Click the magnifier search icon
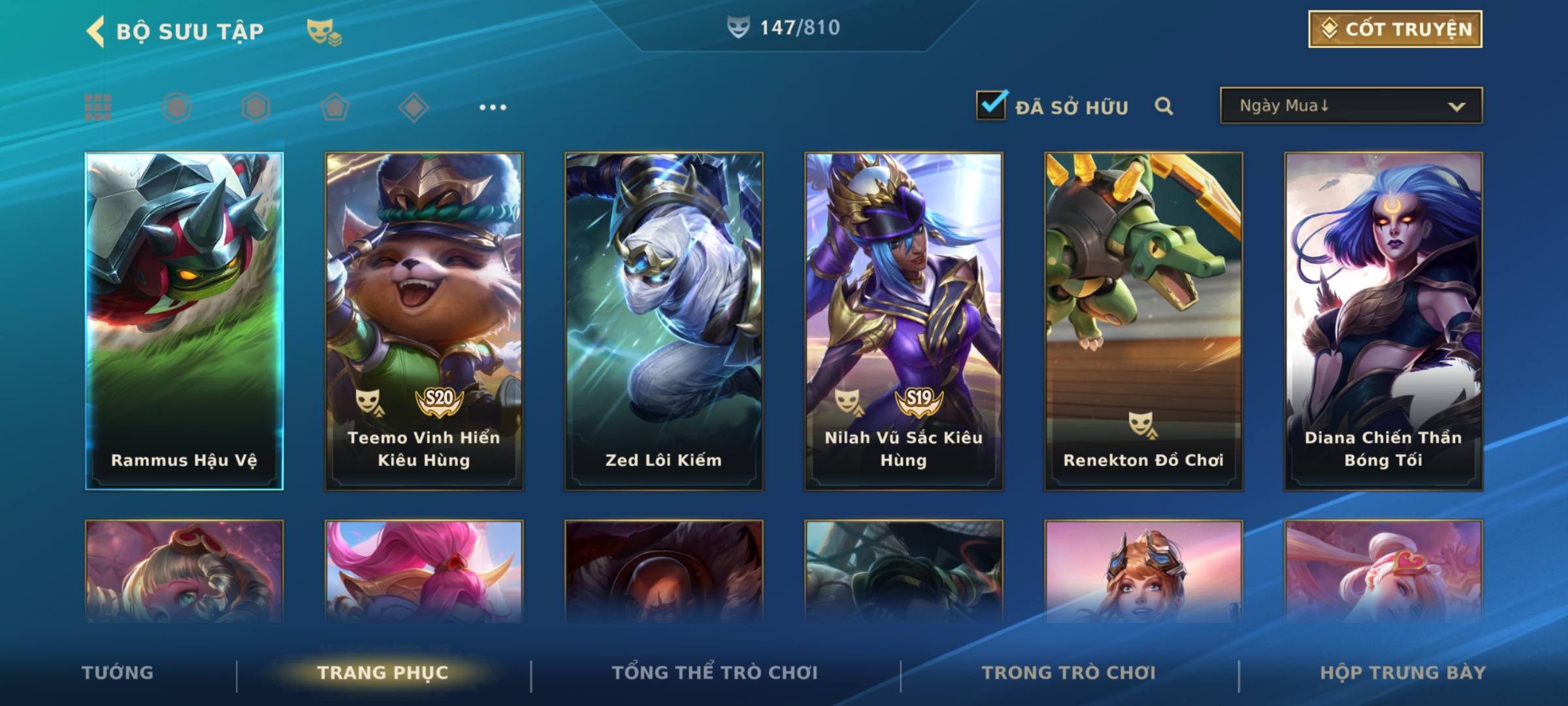1568x706 pixels. click(1164, 106)
